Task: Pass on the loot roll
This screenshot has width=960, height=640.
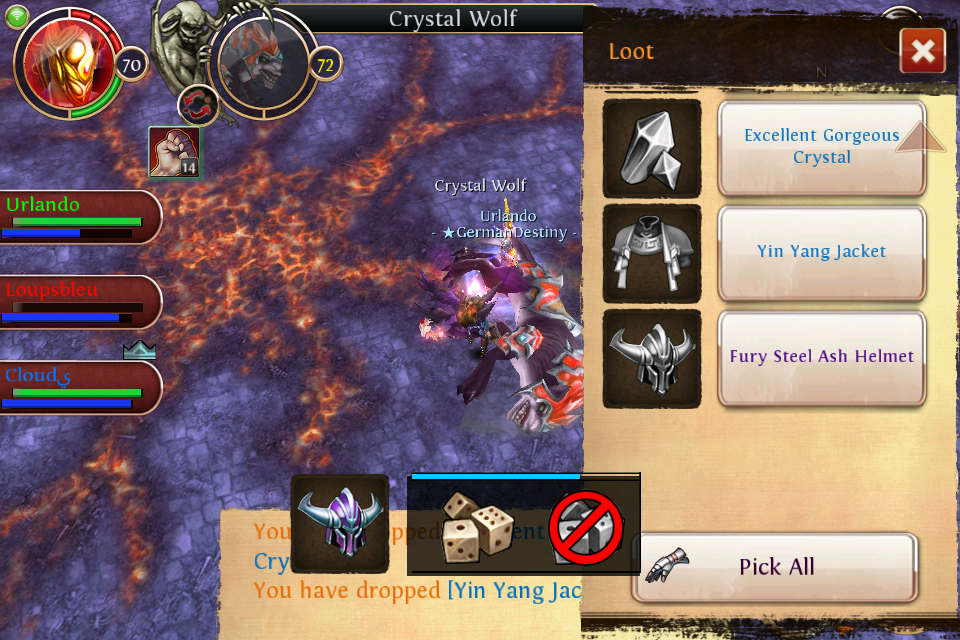Action: [x=587, y=528]
